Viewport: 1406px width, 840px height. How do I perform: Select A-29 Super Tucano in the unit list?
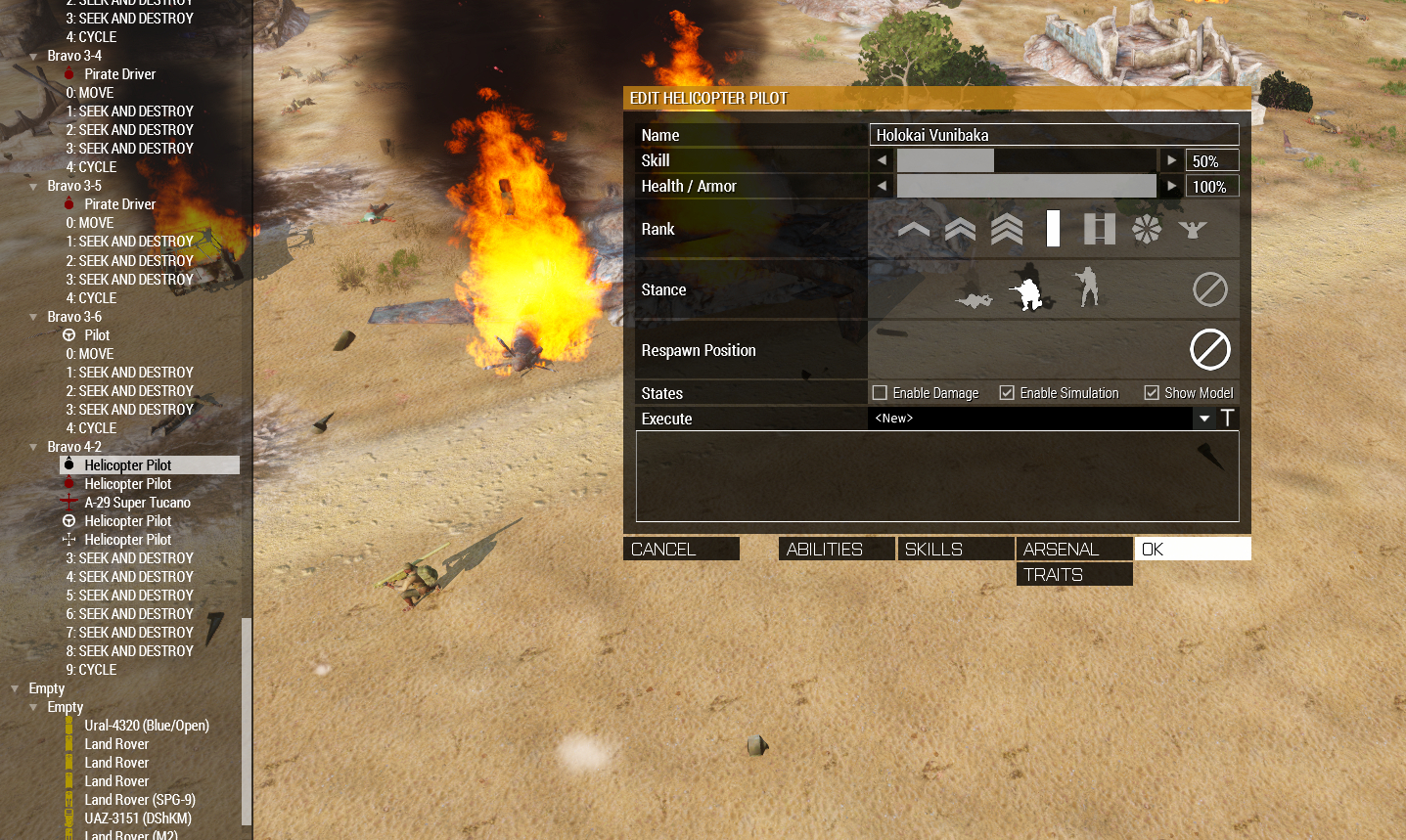tap(137, 503)
